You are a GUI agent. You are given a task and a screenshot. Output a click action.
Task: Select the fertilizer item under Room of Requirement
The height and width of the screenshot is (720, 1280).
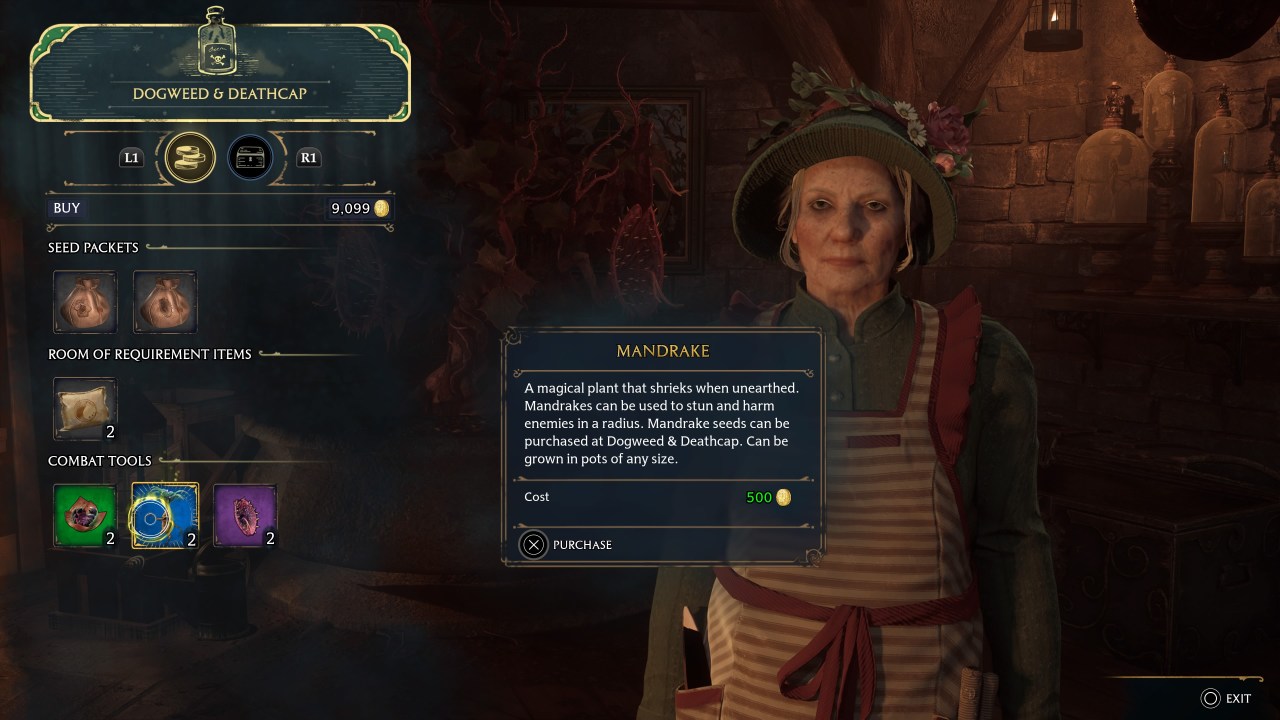[85, 408]
